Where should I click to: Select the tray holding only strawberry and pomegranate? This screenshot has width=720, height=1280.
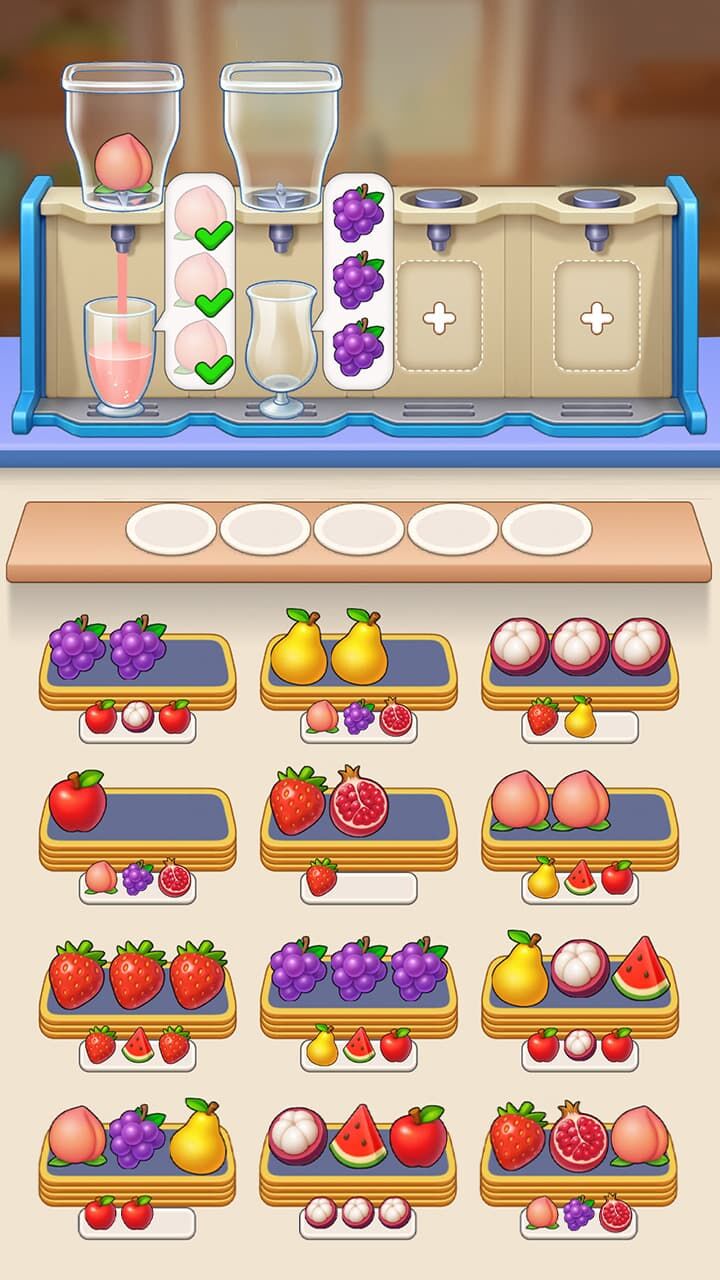pos(358,818)
